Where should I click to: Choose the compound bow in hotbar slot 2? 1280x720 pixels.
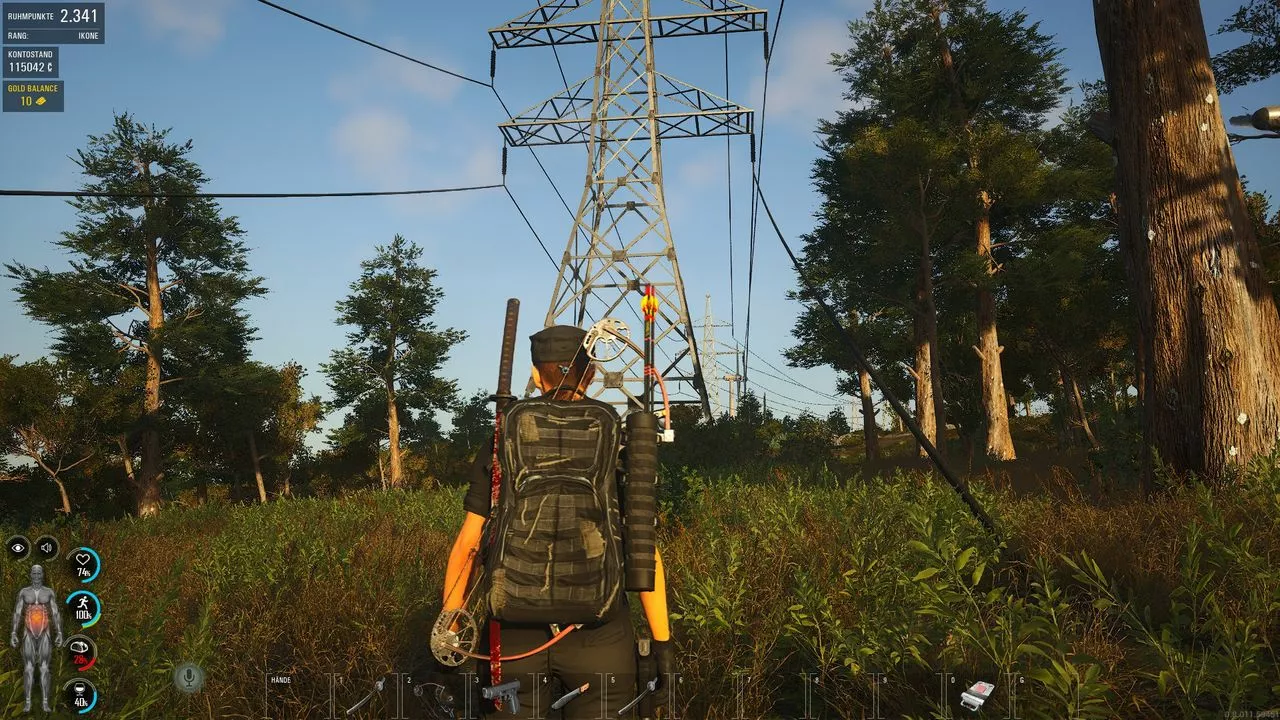(x=434, y=694)
